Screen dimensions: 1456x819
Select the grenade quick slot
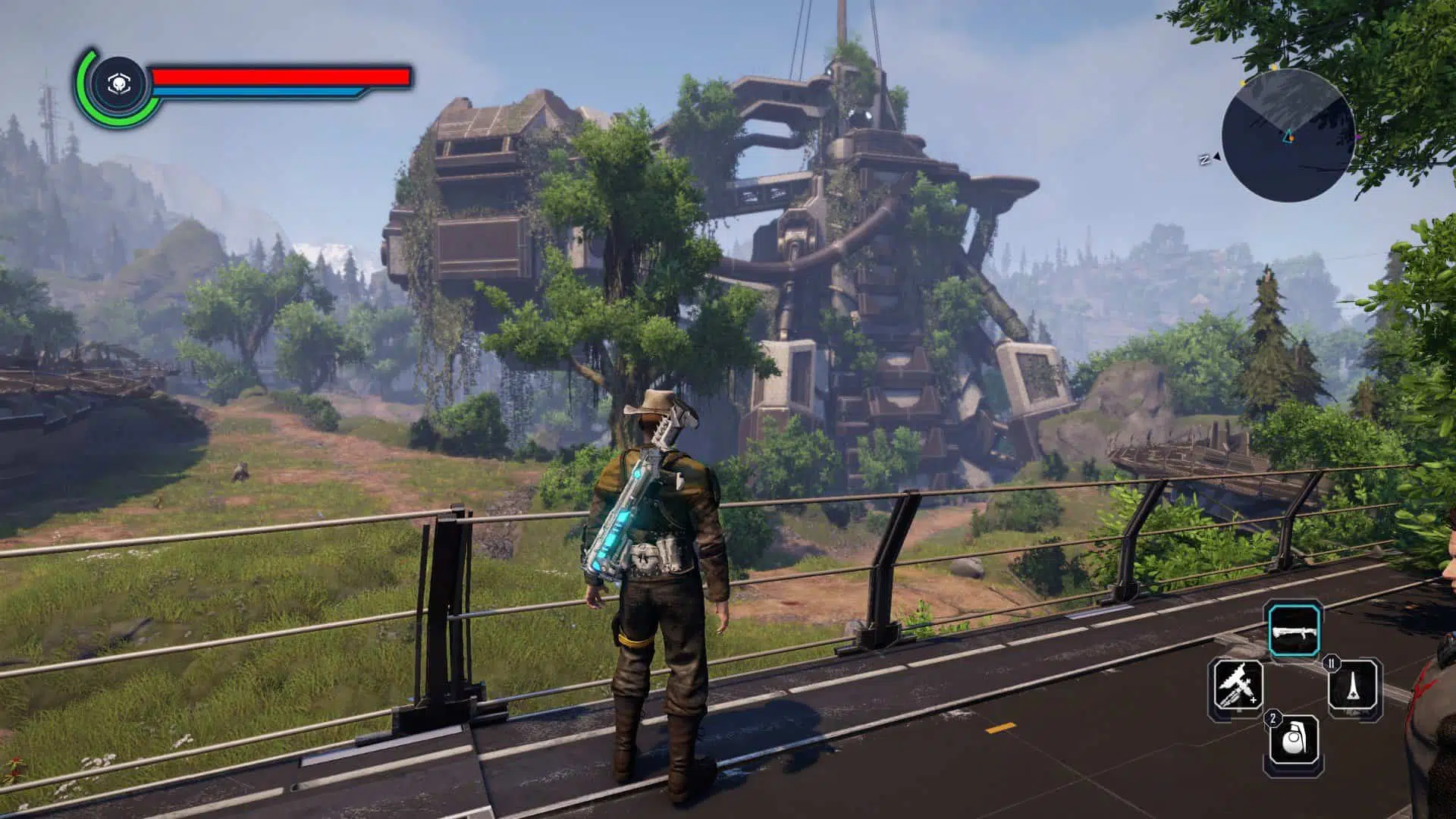1294,741
